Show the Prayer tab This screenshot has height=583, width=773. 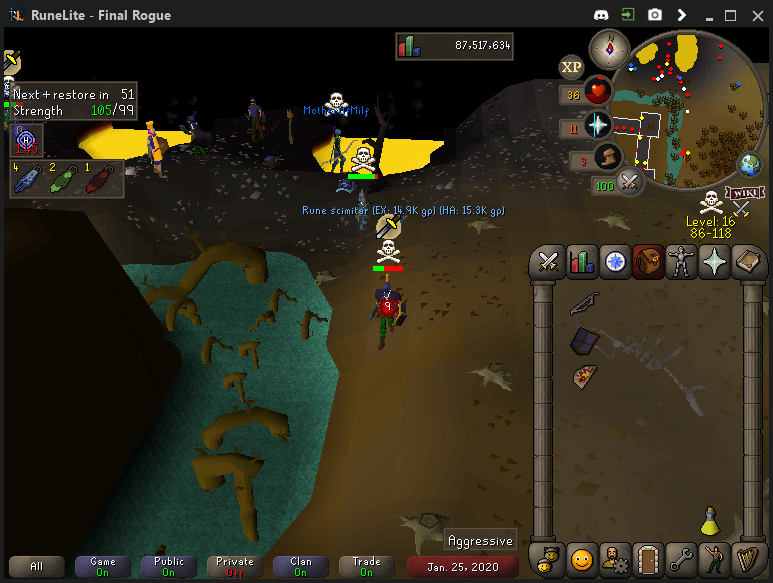(x=714, y=262)
